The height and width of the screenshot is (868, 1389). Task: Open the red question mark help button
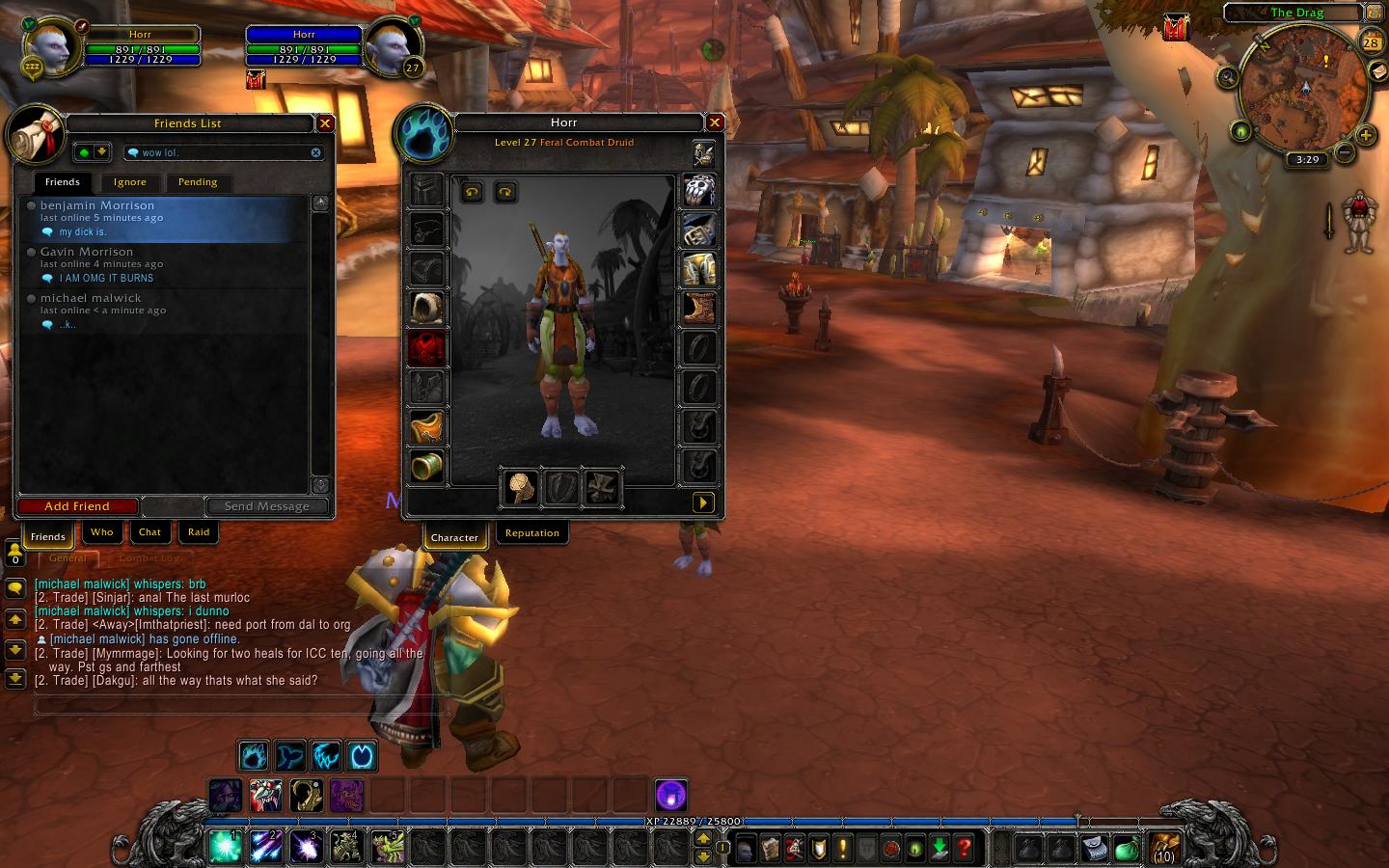[964, 849]
